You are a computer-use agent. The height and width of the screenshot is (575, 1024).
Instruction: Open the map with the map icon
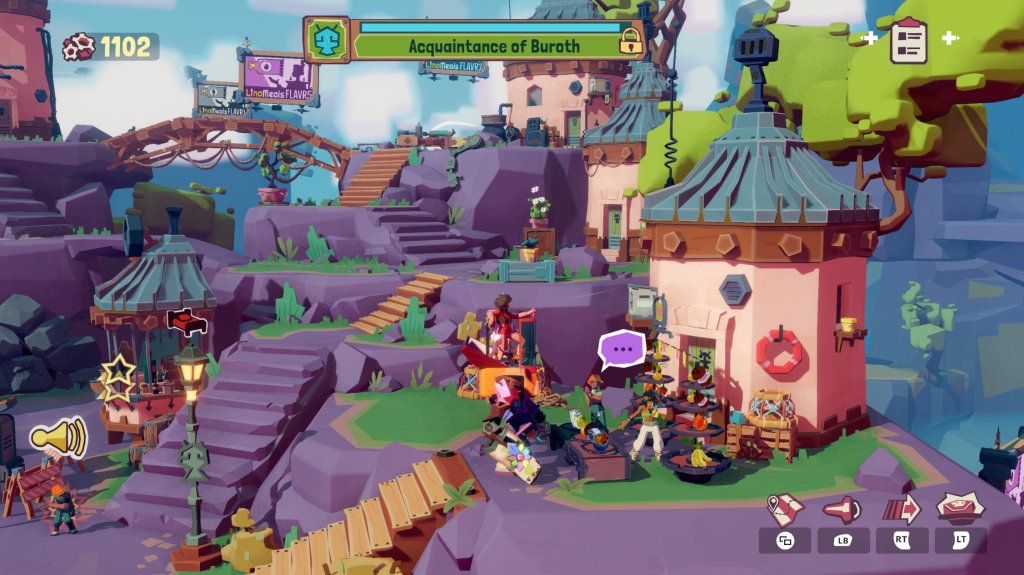[x=785, y=509]
